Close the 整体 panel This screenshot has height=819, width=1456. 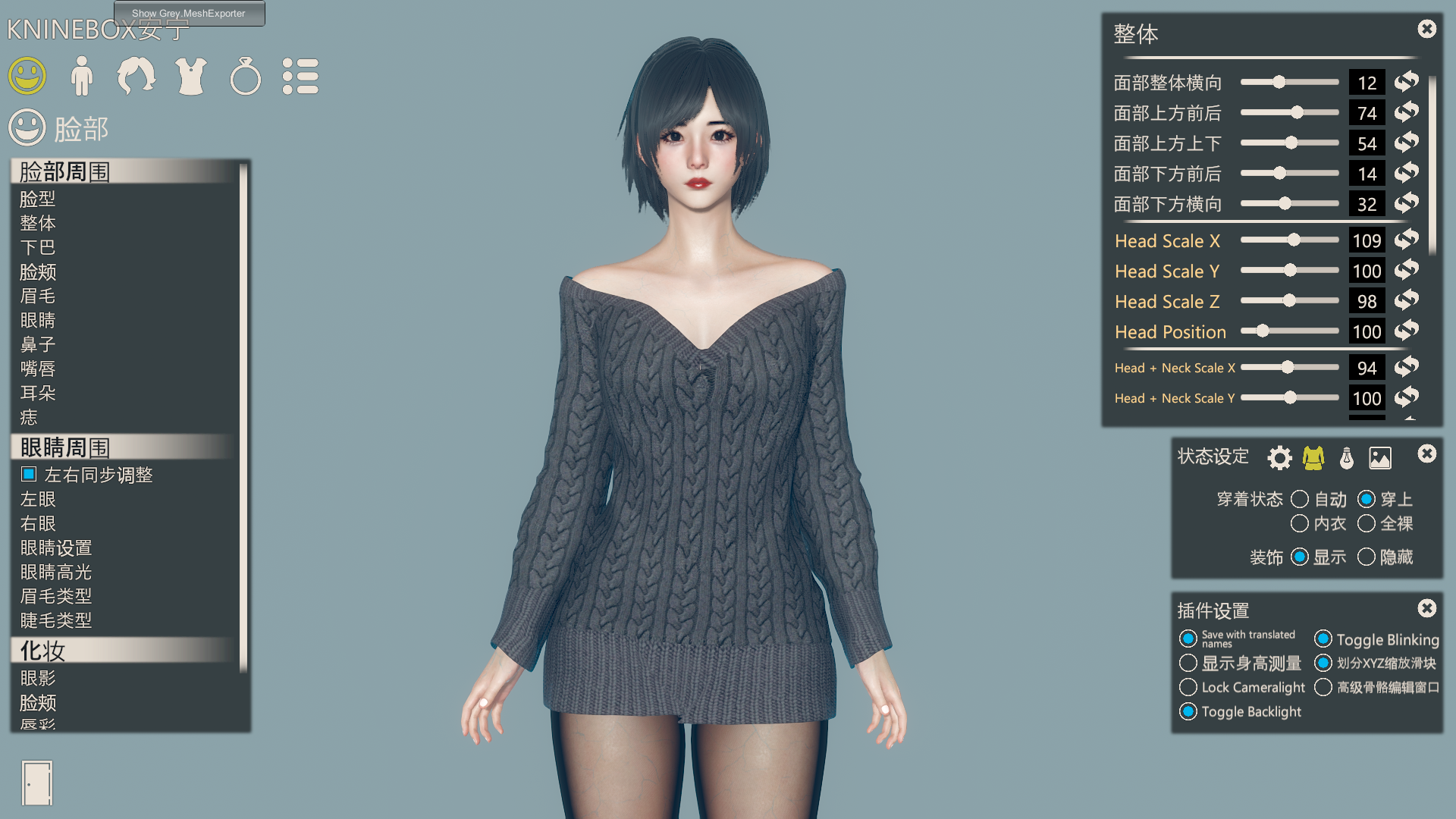(x=1426, y=29)
